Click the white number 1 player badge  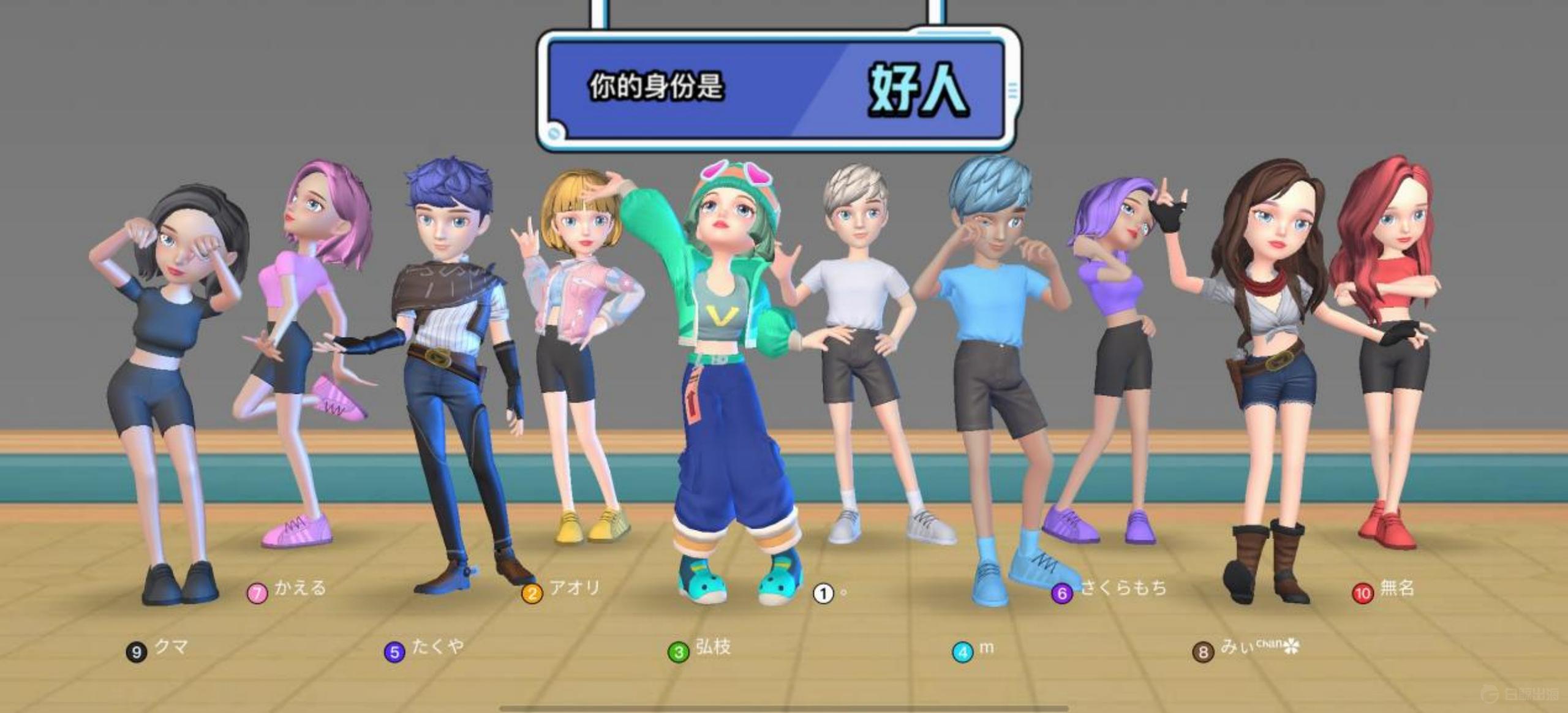pyautogui.click(x=823, y=593)
